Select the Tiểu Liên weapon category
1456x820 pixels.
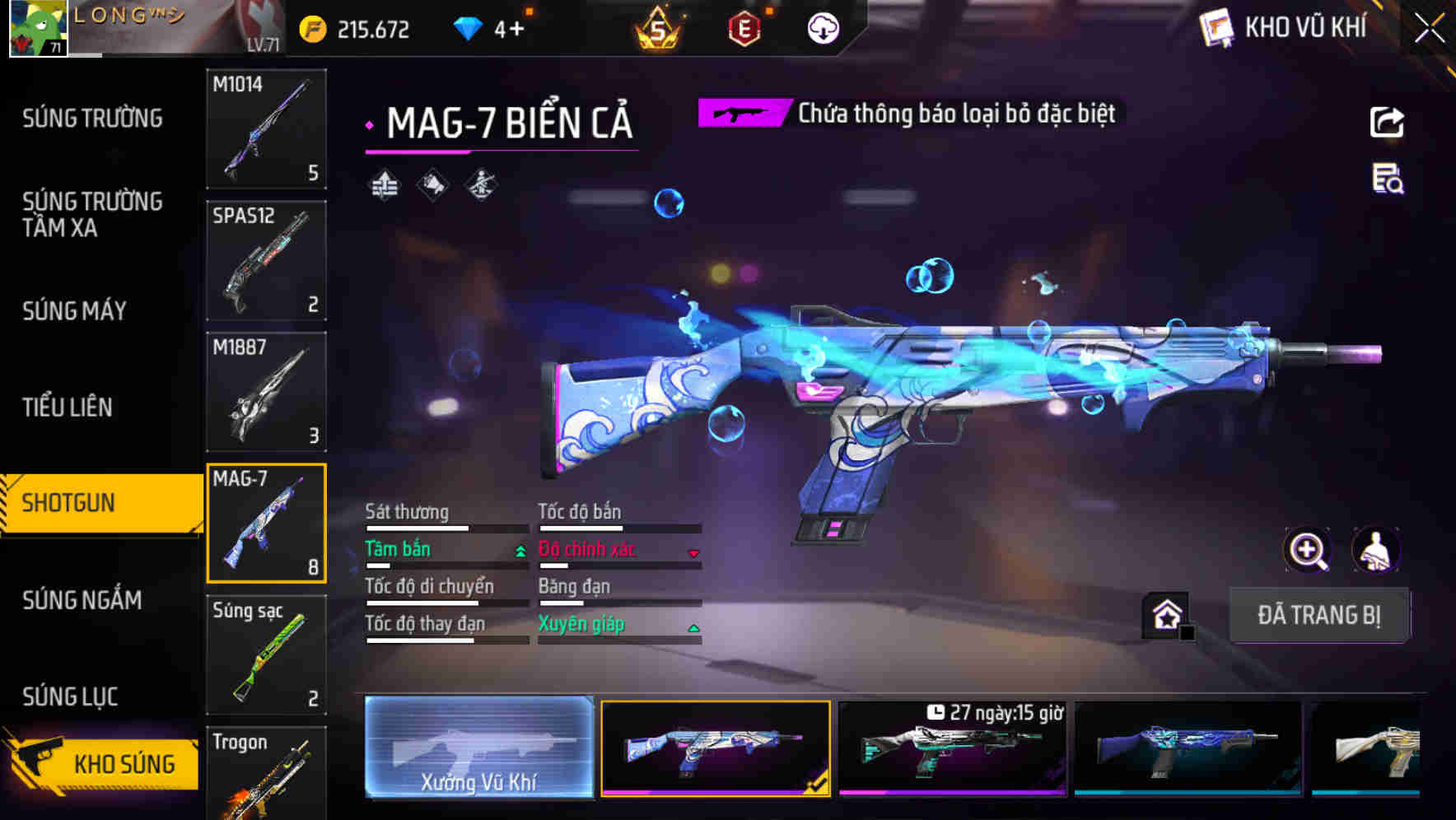(x=68, y=408)
